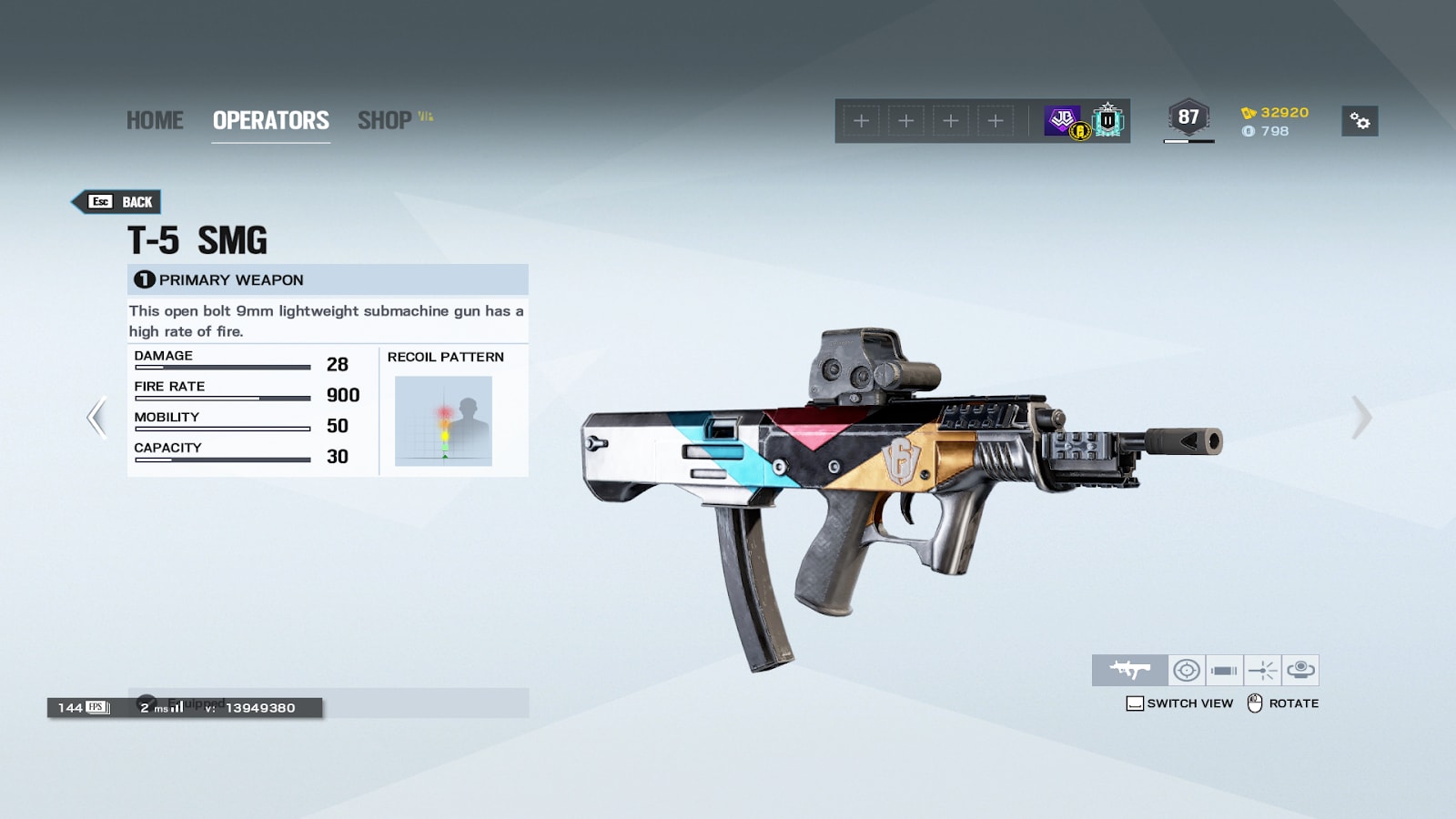Viewport: 1456px width, 819px height.
Task: Switch to the SHOP tab
Action: [385, 120]
